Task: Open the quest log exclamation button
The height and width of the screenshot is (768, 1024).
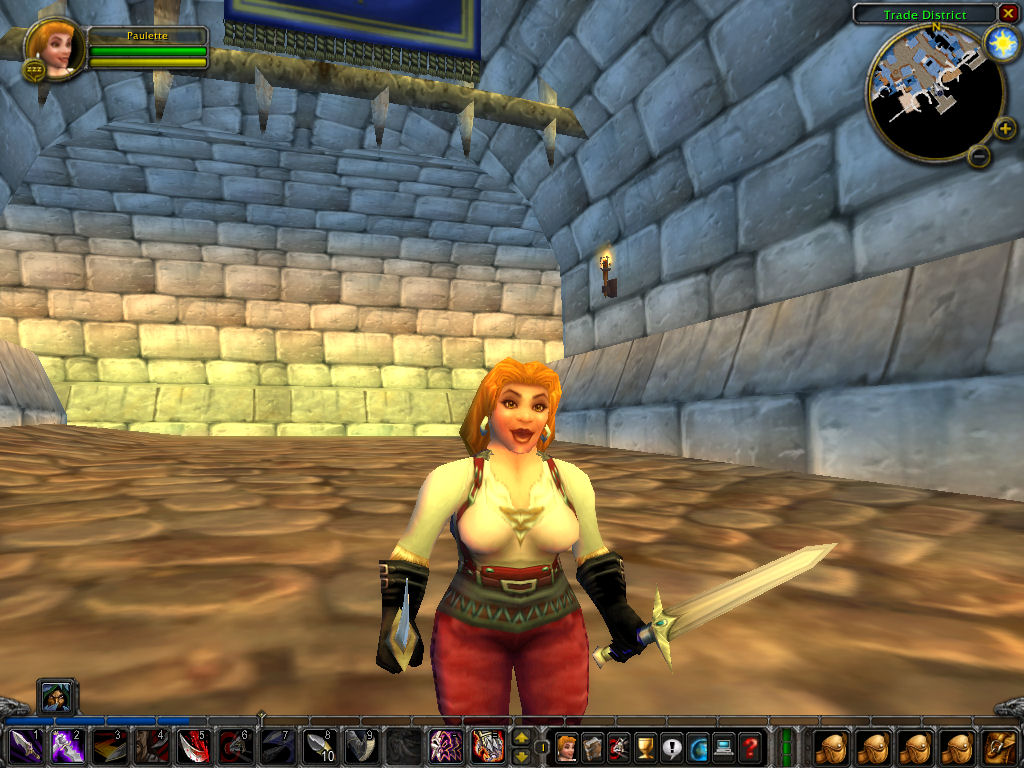Action: coord(671,746)
